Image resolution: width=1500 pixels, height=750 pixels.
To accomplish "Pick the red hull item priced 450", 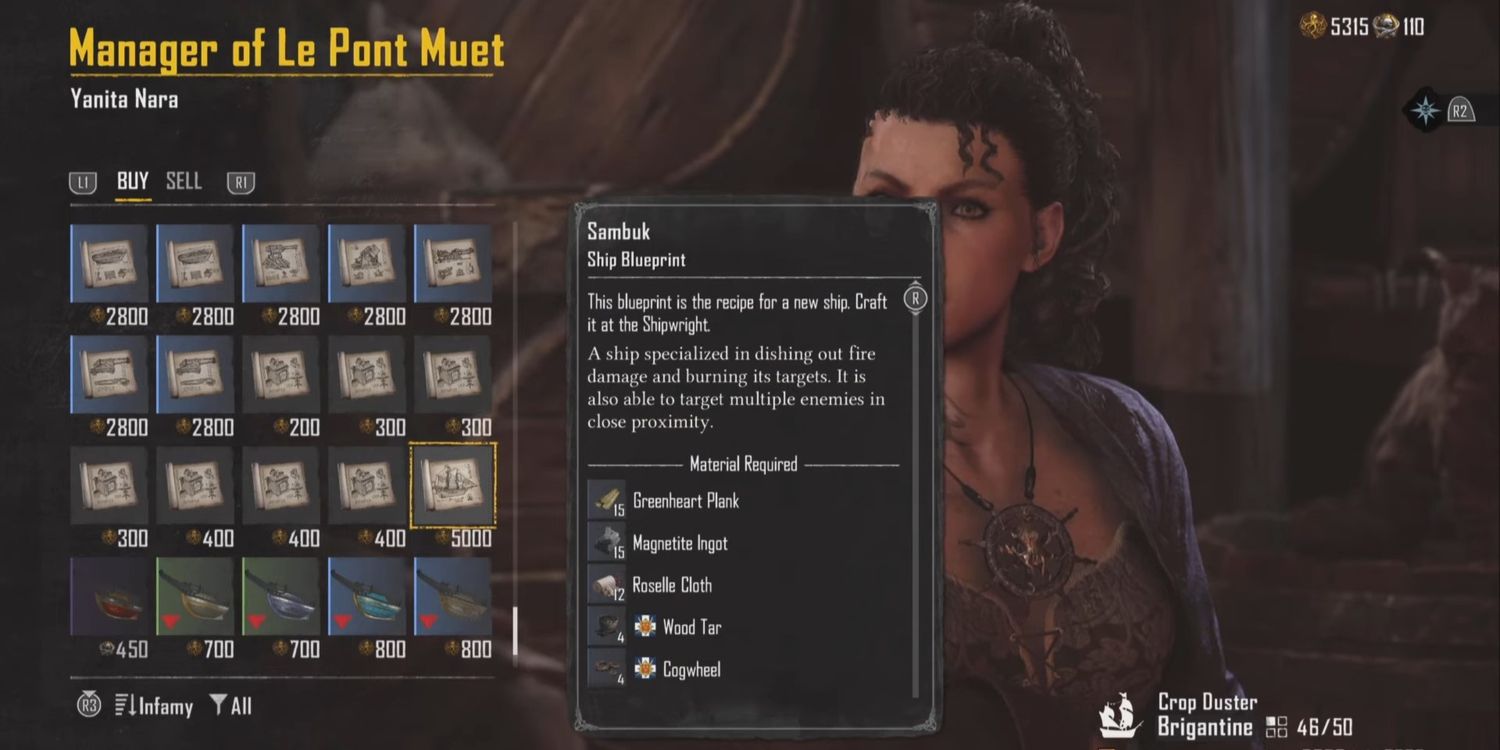I will coord(109,596).
